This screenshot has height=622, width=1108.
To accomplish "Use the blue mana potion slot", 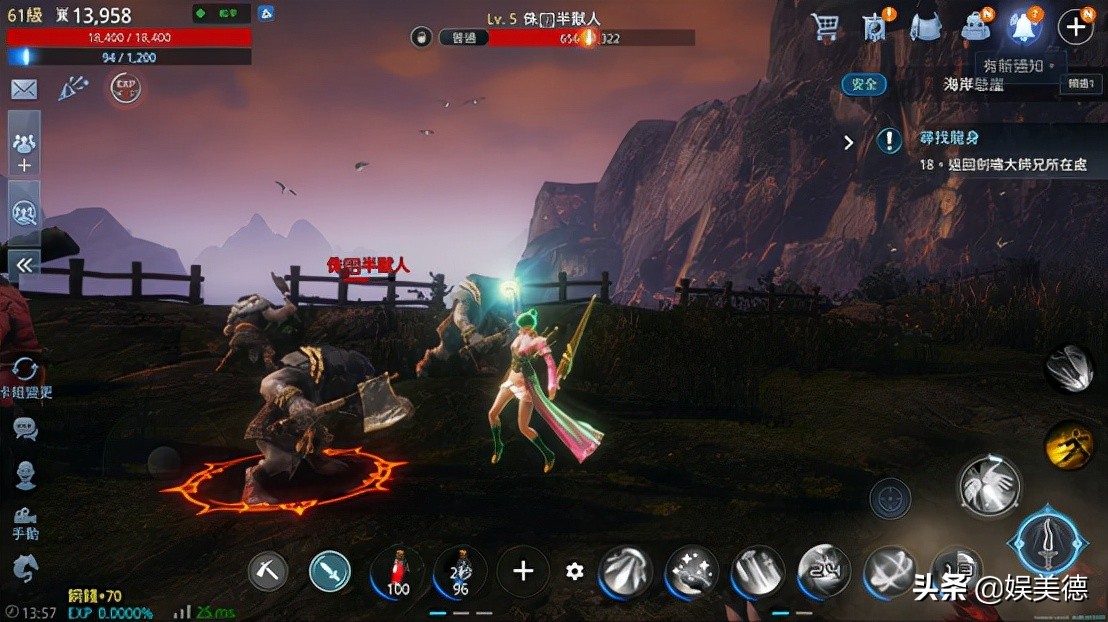I will (460, 572).
